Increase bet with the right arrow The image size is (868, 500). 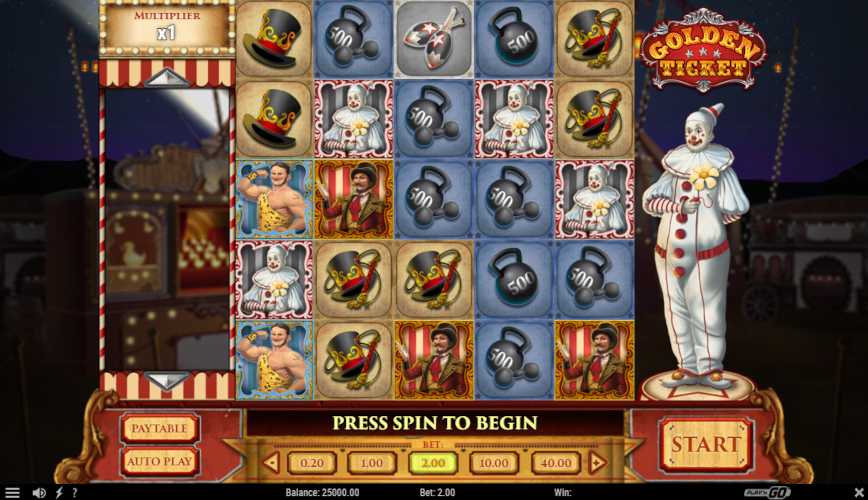597,463
